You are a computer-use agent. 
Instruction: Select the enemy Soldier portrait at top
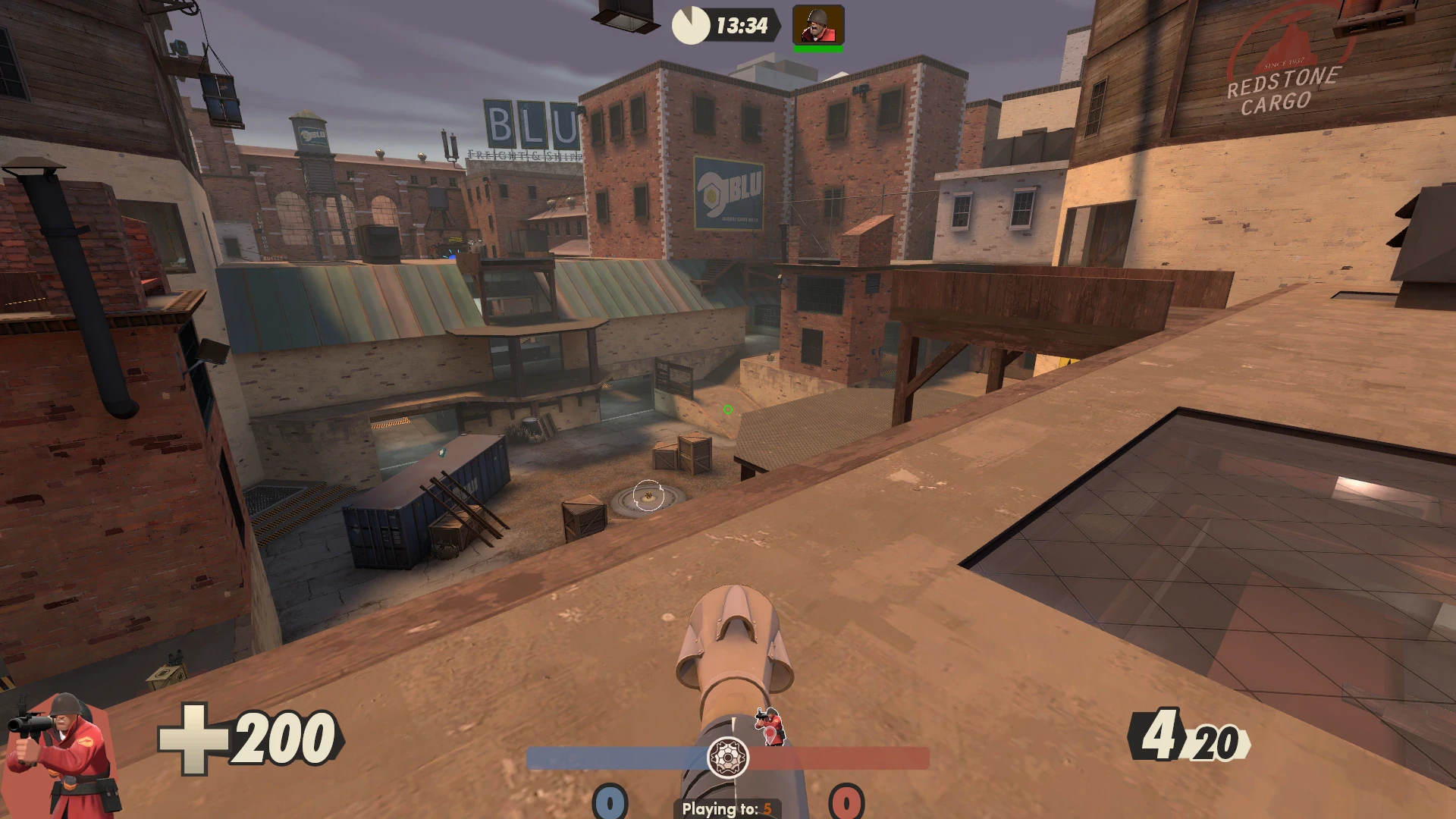[817, 24]
